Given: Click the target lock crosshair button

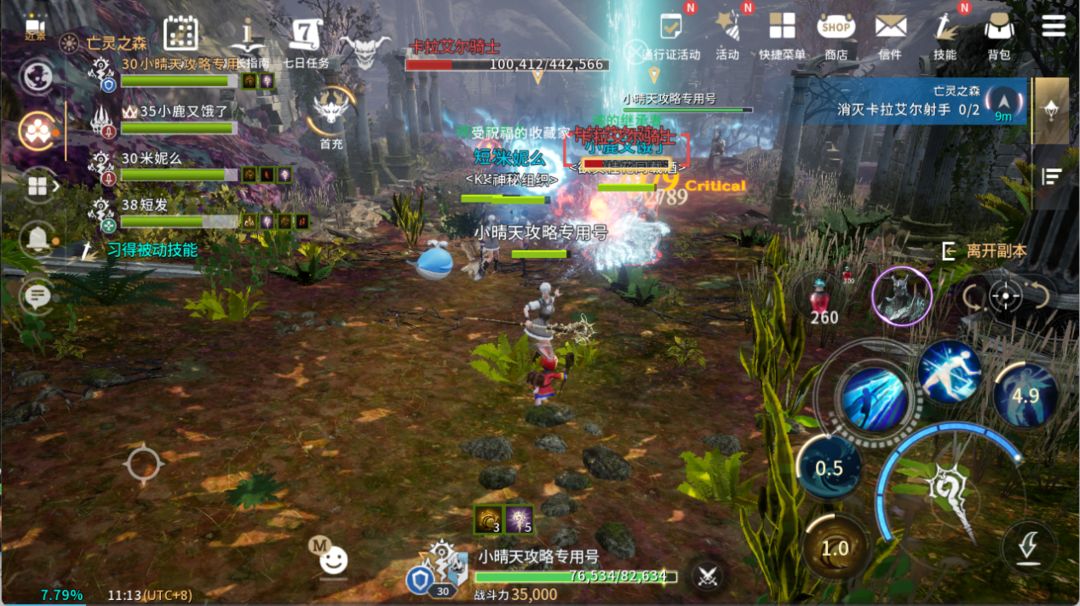Looking at the screenshot, I should tap(1006, 296).
